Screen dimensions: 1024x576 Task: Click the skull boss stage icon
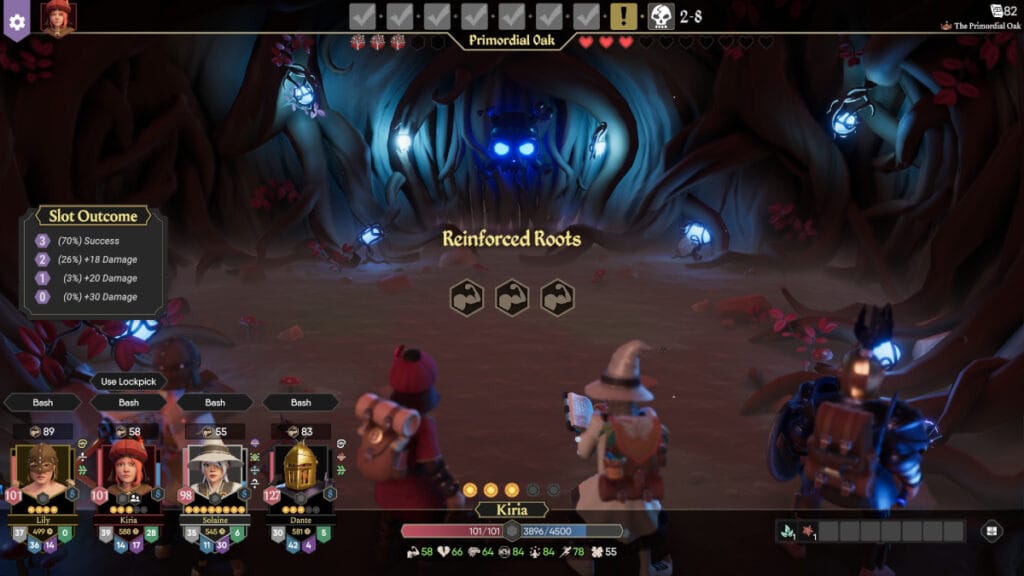click(x=661, y=16)
